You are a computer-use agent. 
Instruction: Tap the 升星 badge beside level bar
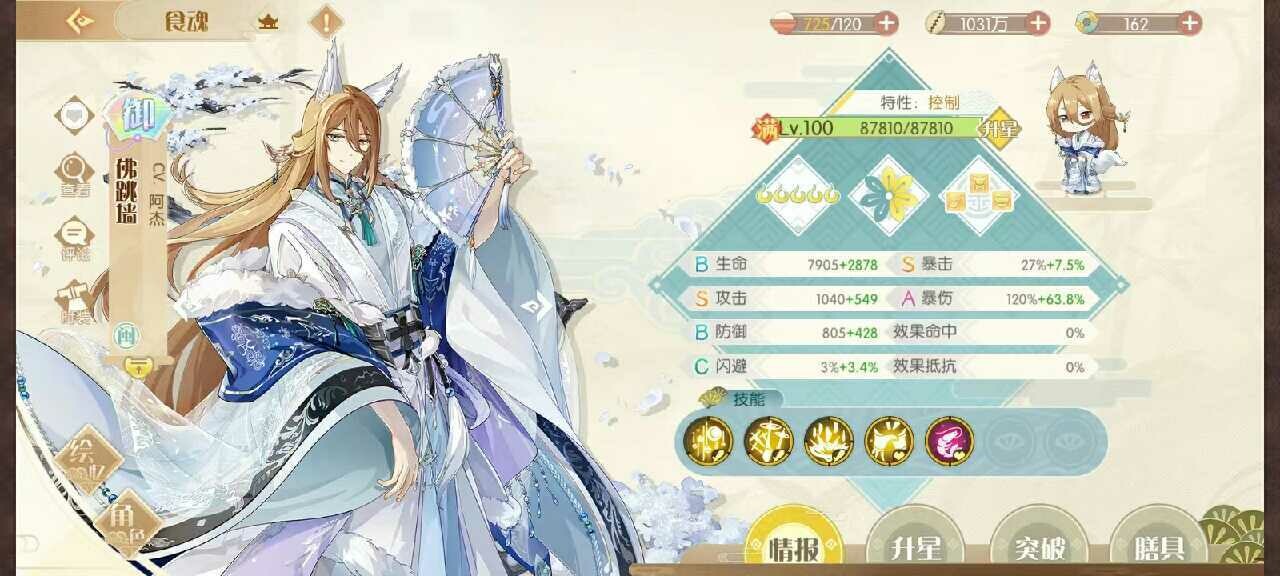coord(999,129)
